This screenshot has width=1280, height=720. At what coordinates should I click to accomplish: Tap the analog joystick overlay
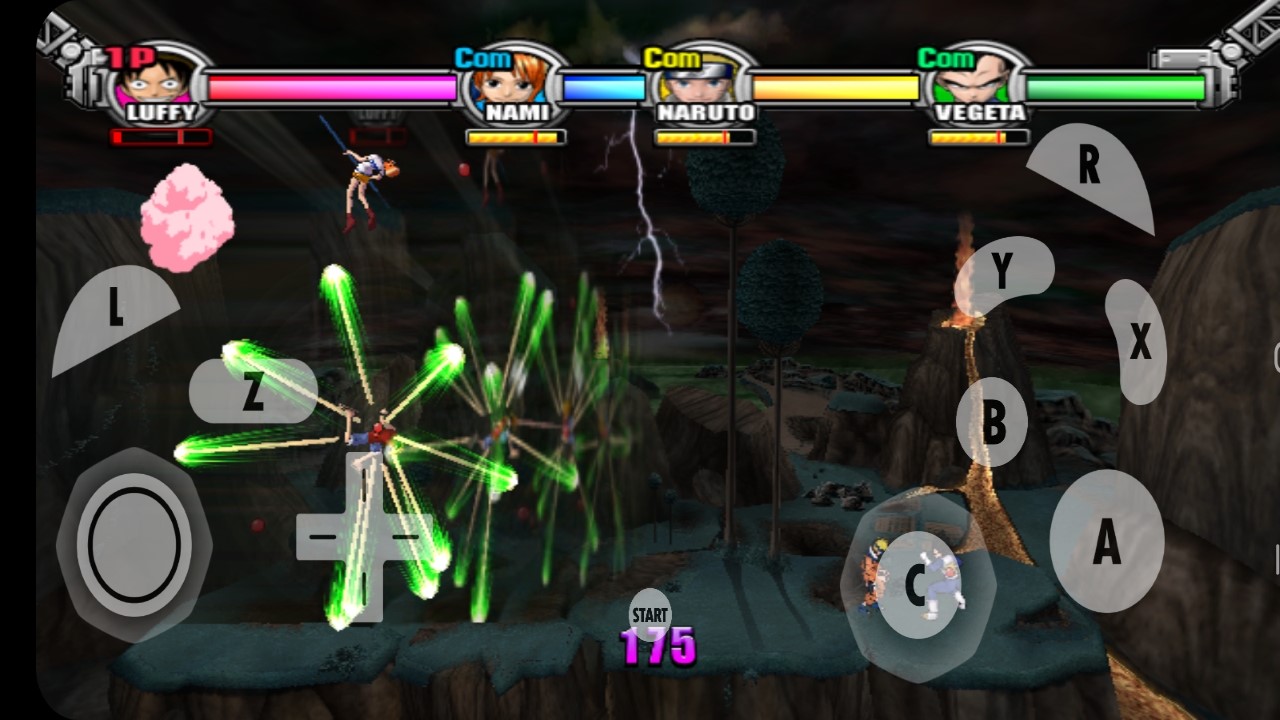coord(134,545)
